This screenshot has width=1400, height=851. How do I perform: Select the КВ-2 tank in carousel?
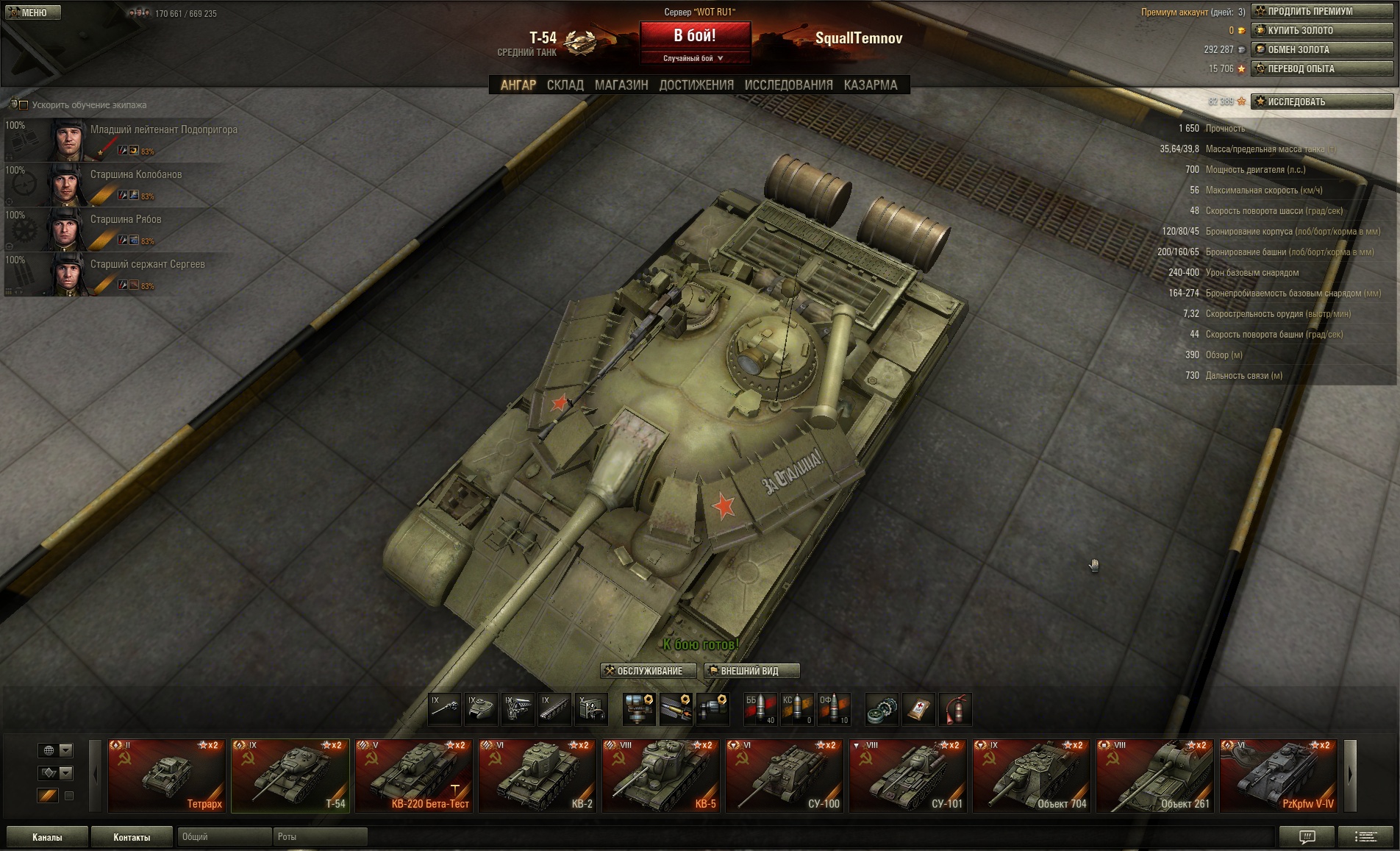(537, 775)
